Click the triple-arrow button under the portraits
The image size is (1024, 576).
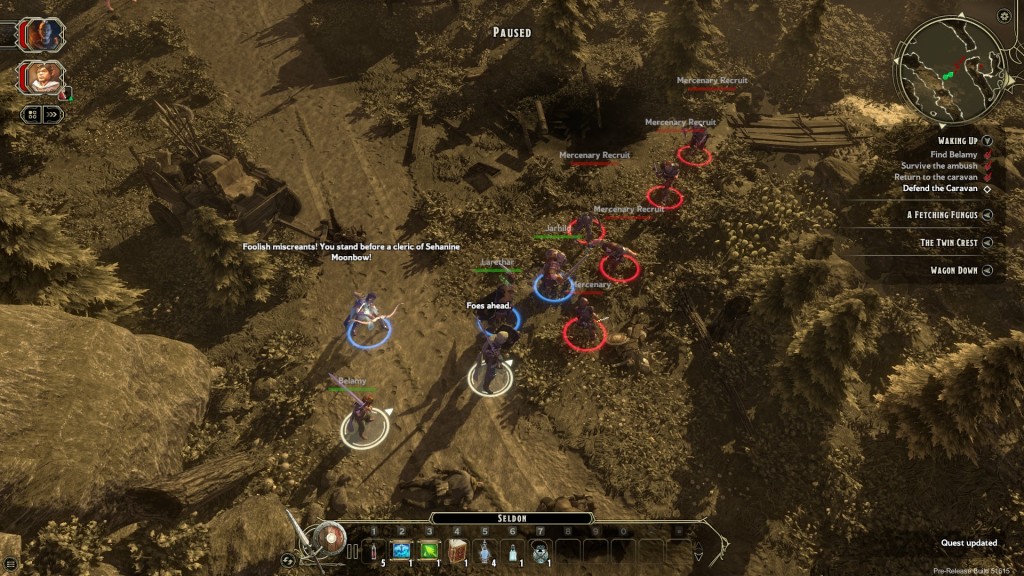[53, 115]
